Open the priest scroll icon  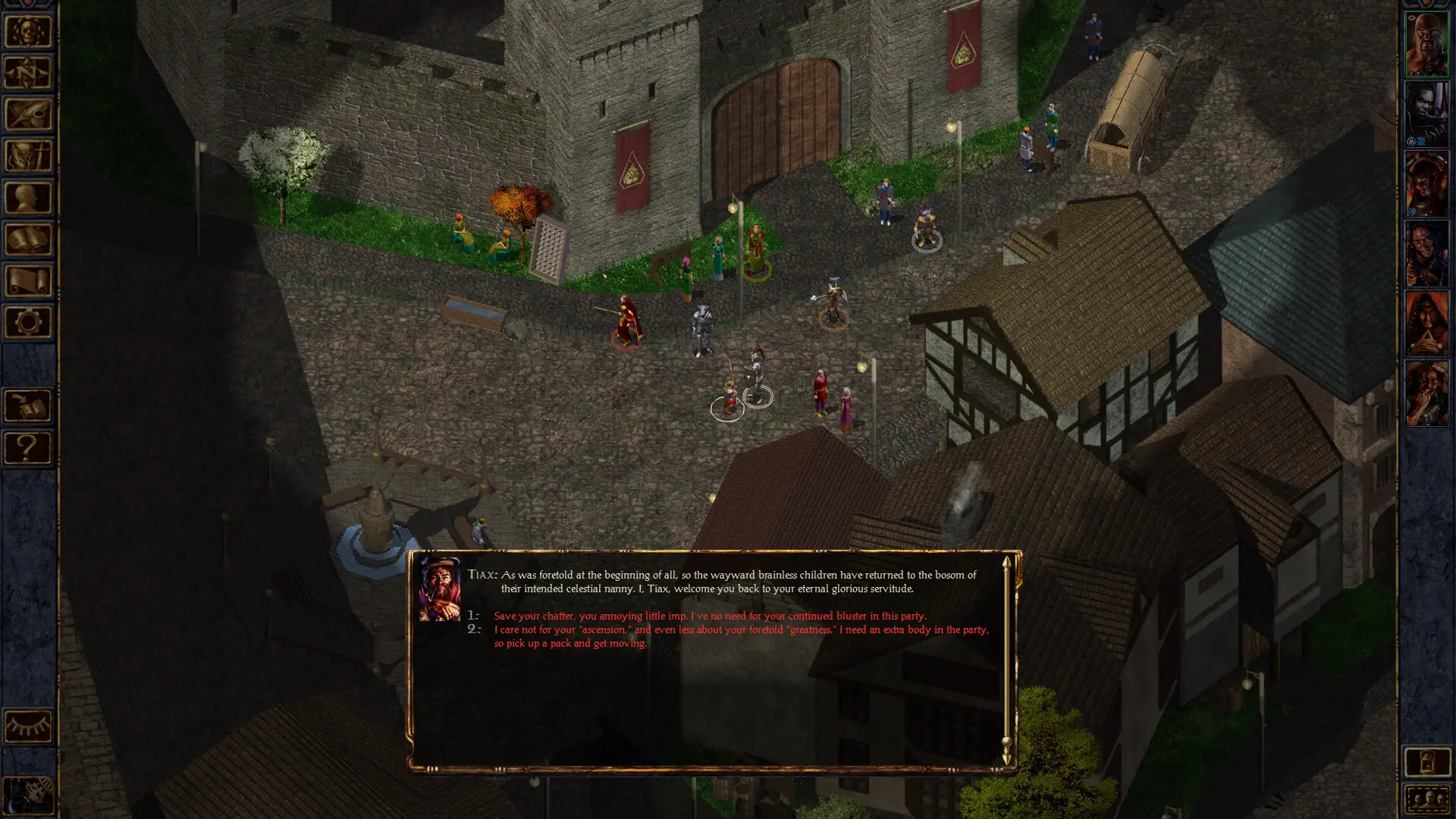28,281
